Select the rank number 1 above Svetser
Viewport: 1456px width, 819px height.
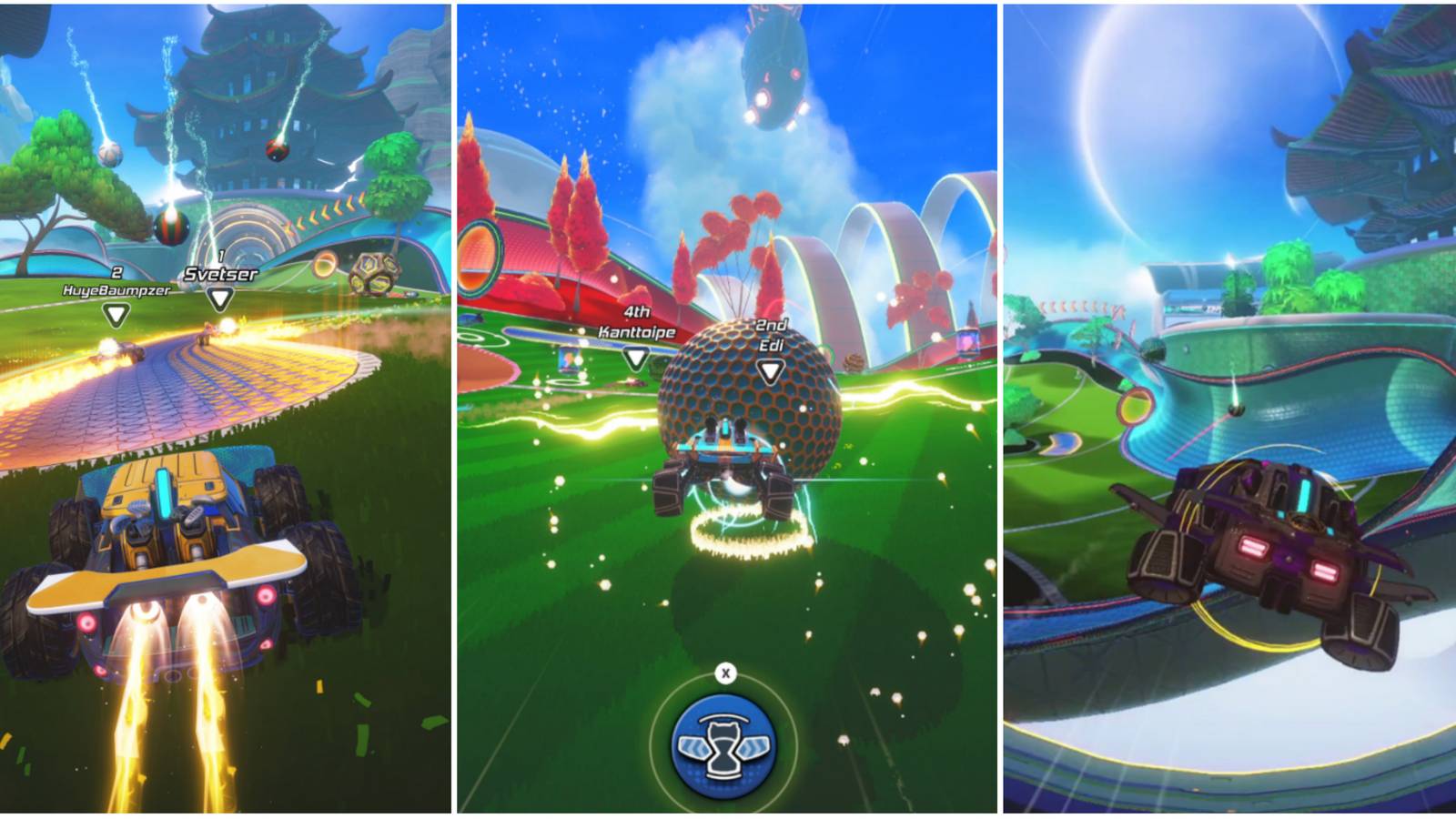222,254
